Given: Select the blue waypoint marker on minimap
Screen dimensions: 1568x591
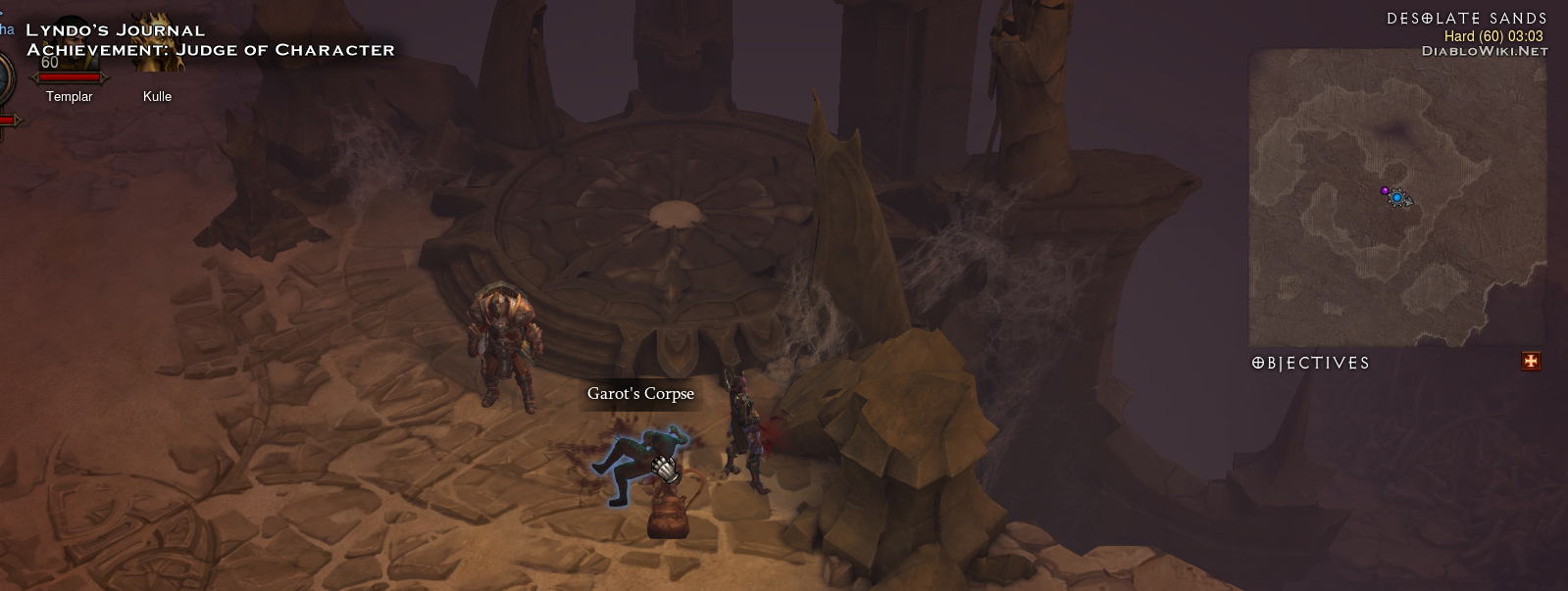Looking at the screenshot, I should click(x=1396, y=198).
